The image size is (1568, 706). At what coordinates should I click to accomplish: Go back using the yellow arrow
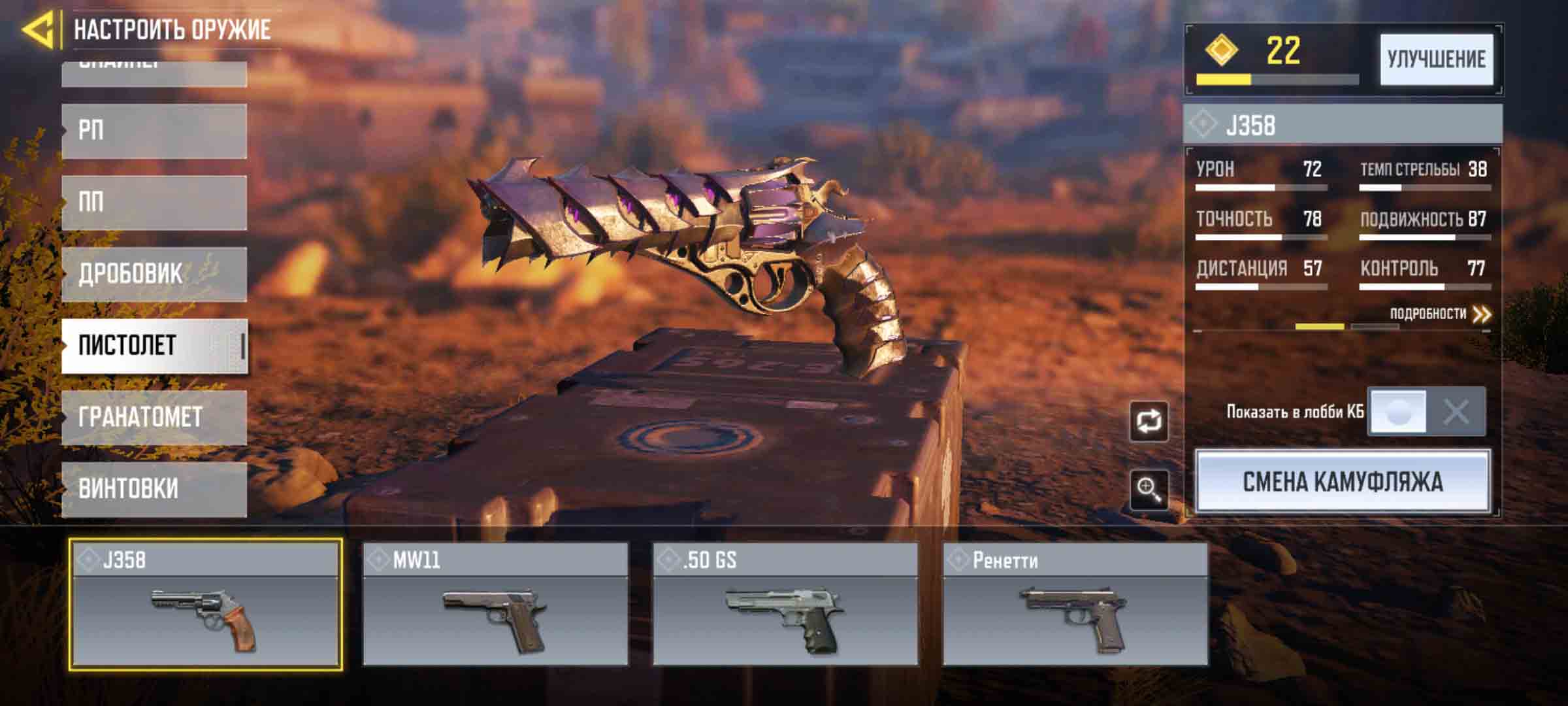[38, 29]
